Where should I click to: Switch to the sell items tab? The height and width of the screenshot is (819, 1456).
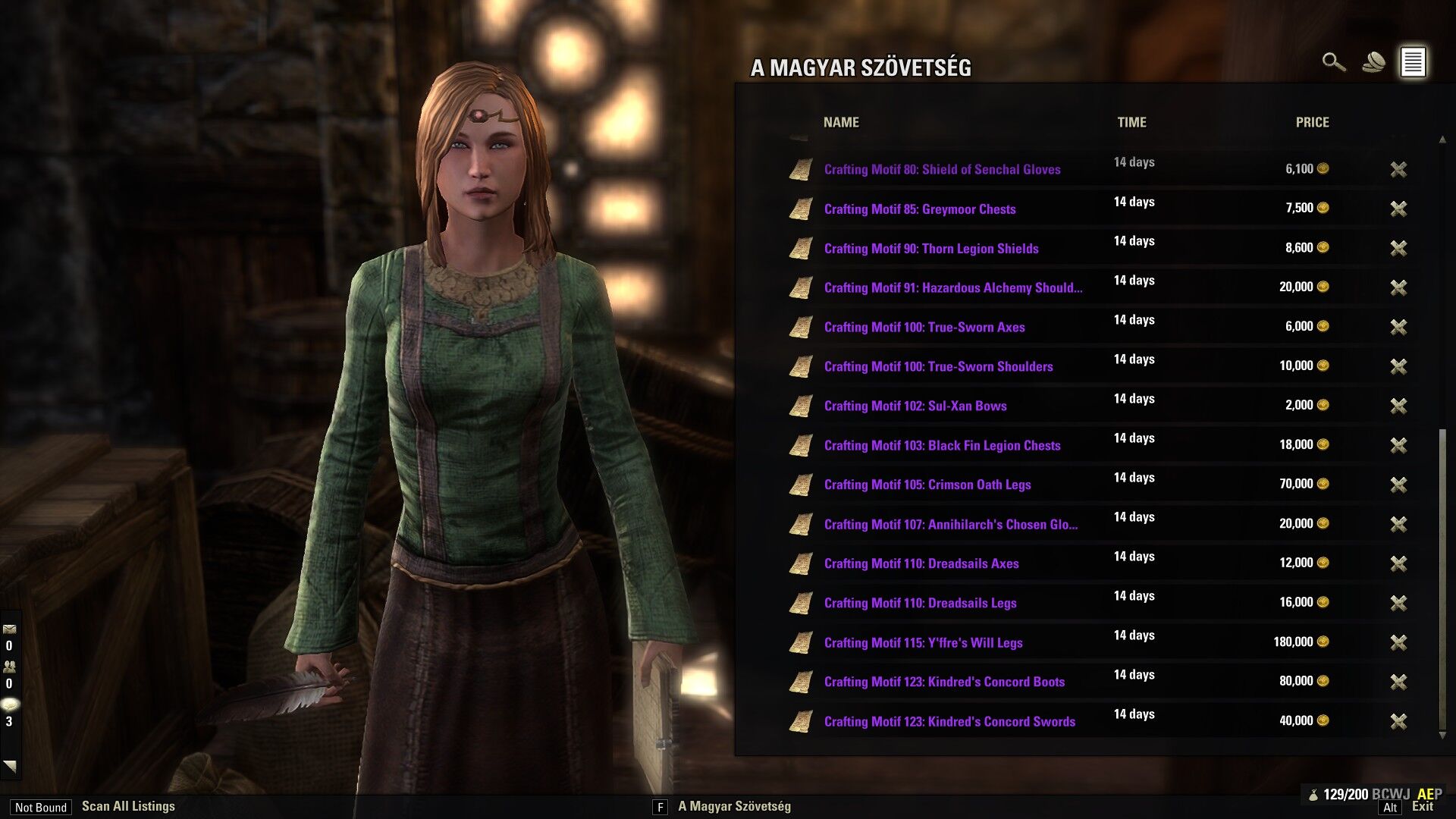click(x=1373, y=62)
